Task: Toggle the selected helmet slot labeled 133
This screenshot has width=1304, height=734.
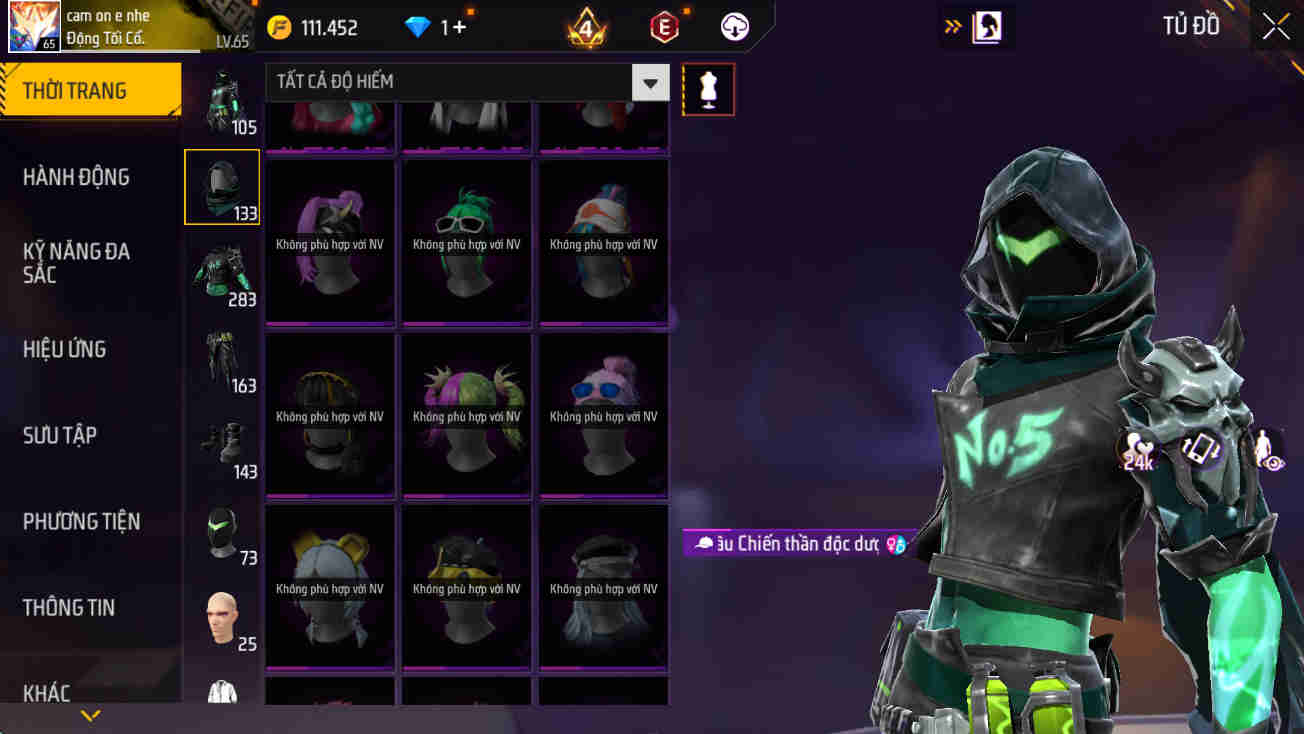Action: click(221, 186)
